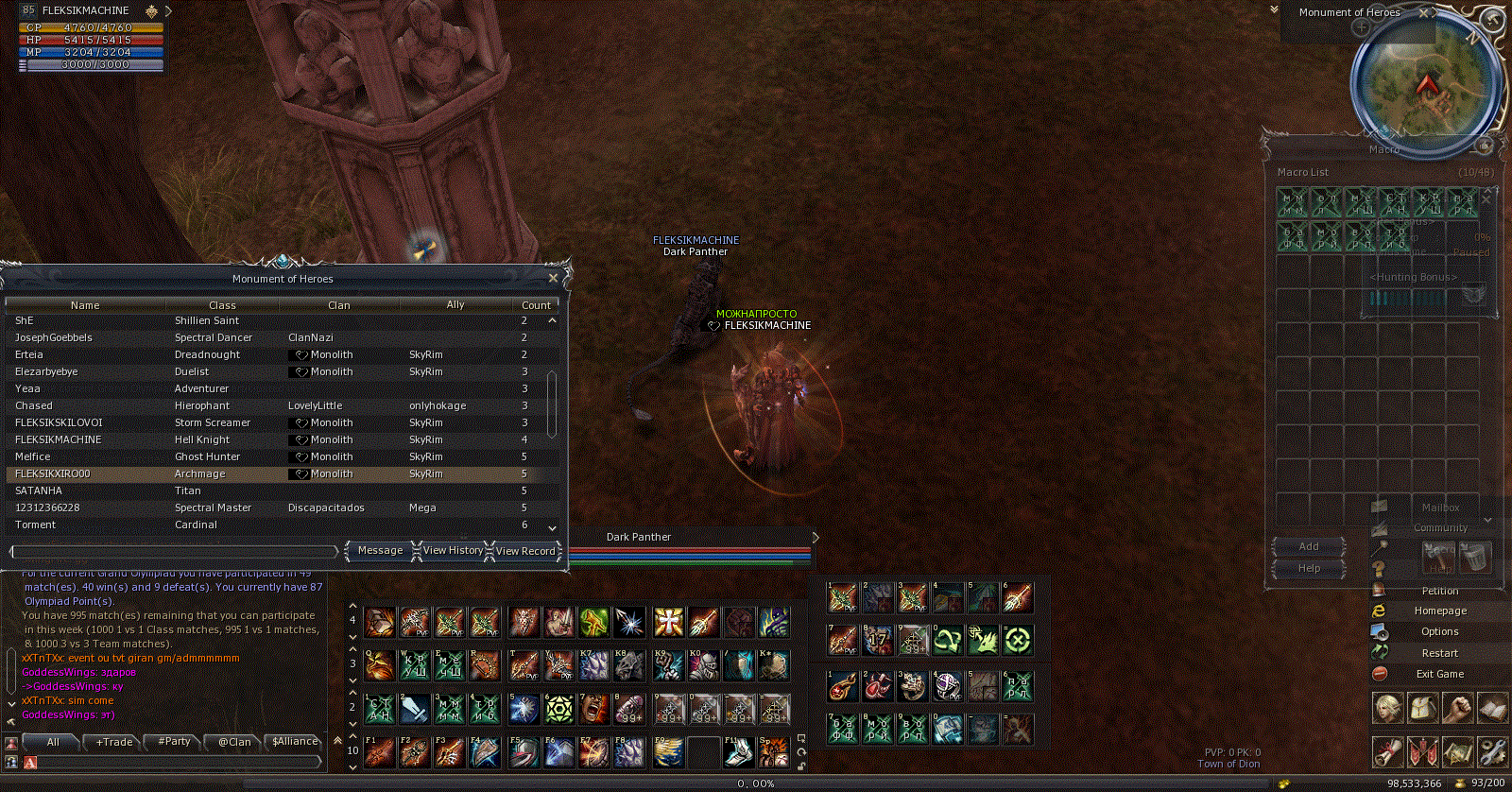Open the quest journal scroll icon
The image size is (1512, 792).
(x=1388, y=751)
